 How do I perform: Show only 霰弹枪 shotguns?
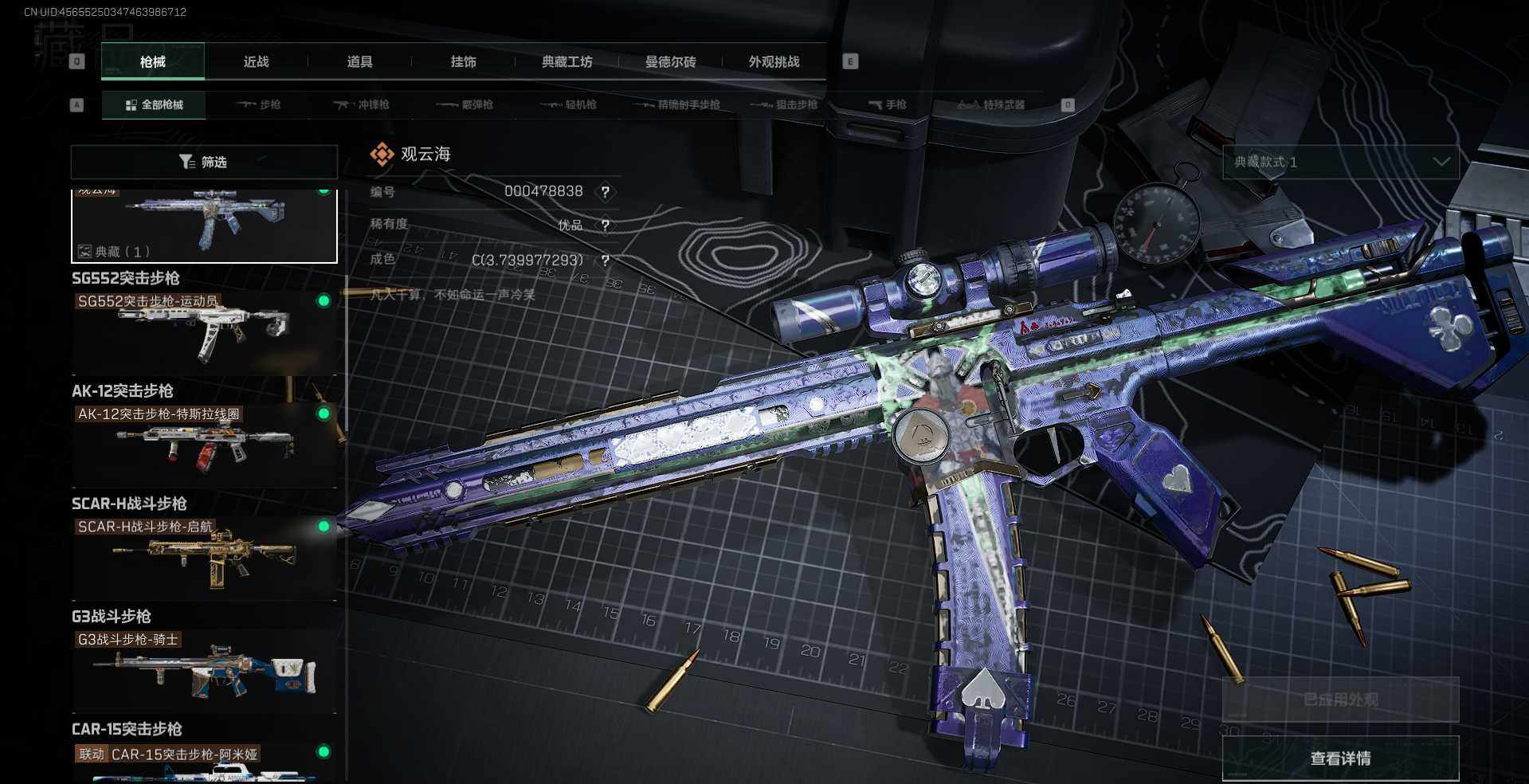[x=465, y=104]
